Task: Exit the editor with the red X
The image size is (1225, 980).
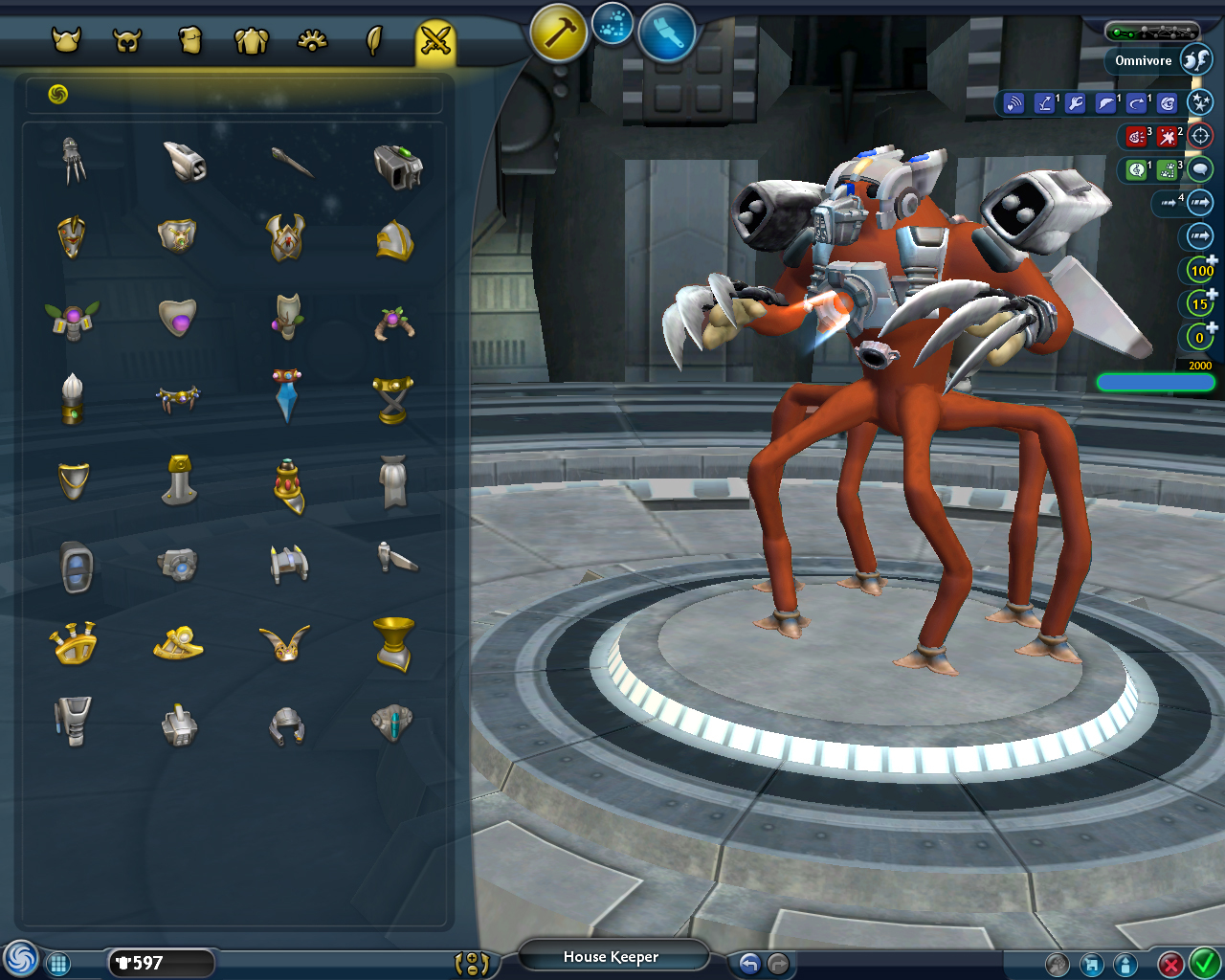Action: [1169, 964]
